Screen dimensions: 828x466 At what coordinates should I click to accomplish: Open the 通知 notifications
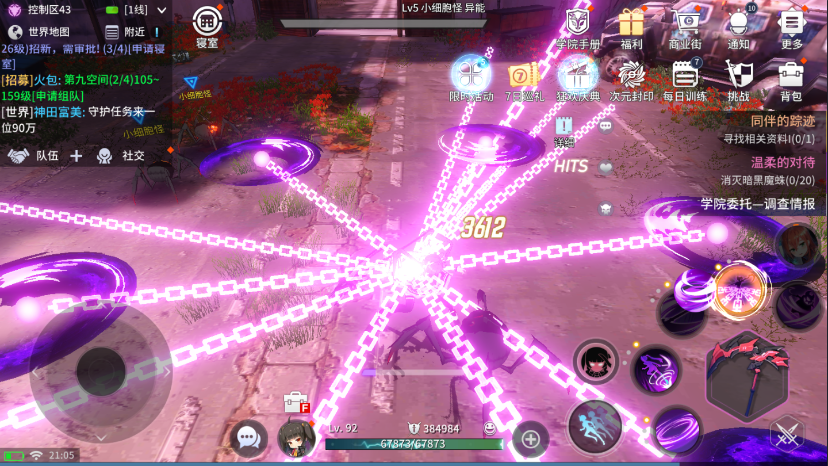point(739,27)
